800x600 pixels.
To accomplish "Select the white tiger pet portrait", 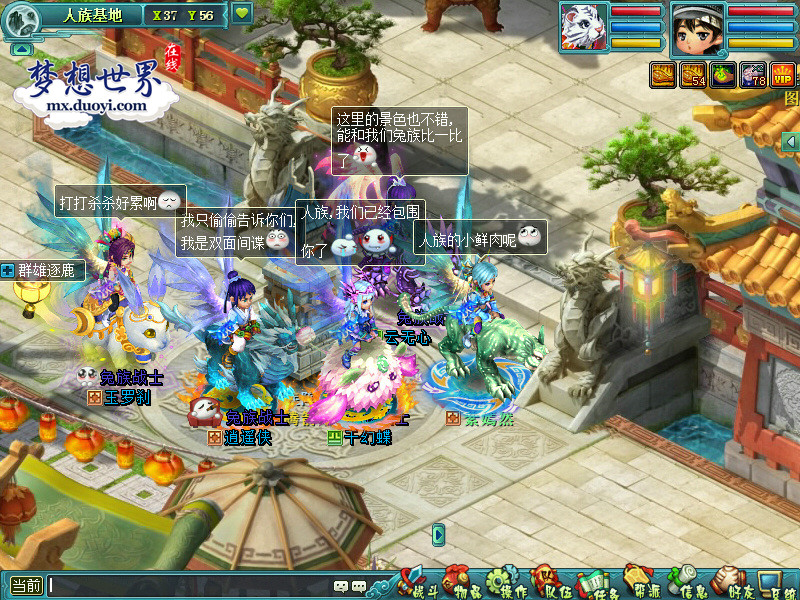I will point(581,26).
